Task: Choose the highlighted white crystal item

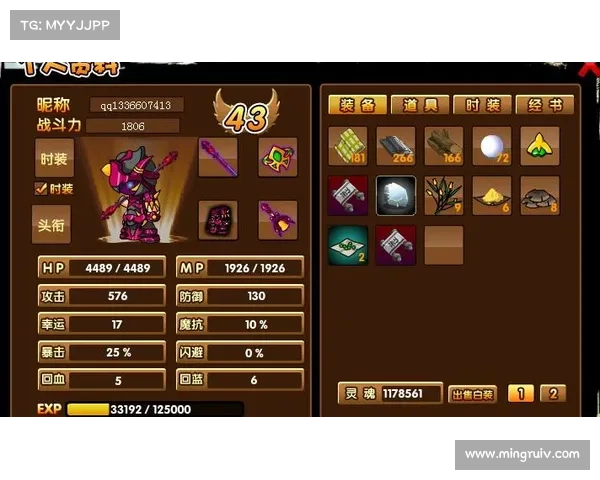Action: point(396,196)
